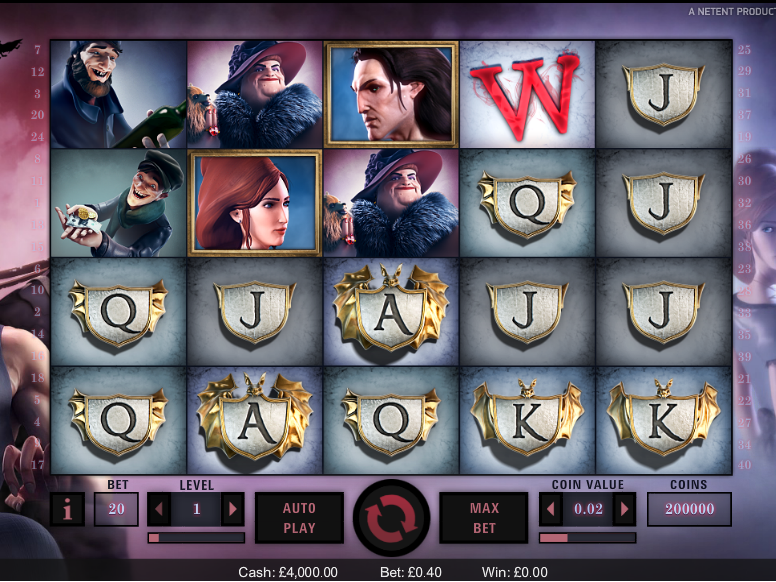
Task: Open the paytable info button
Action: click(67, 509)
